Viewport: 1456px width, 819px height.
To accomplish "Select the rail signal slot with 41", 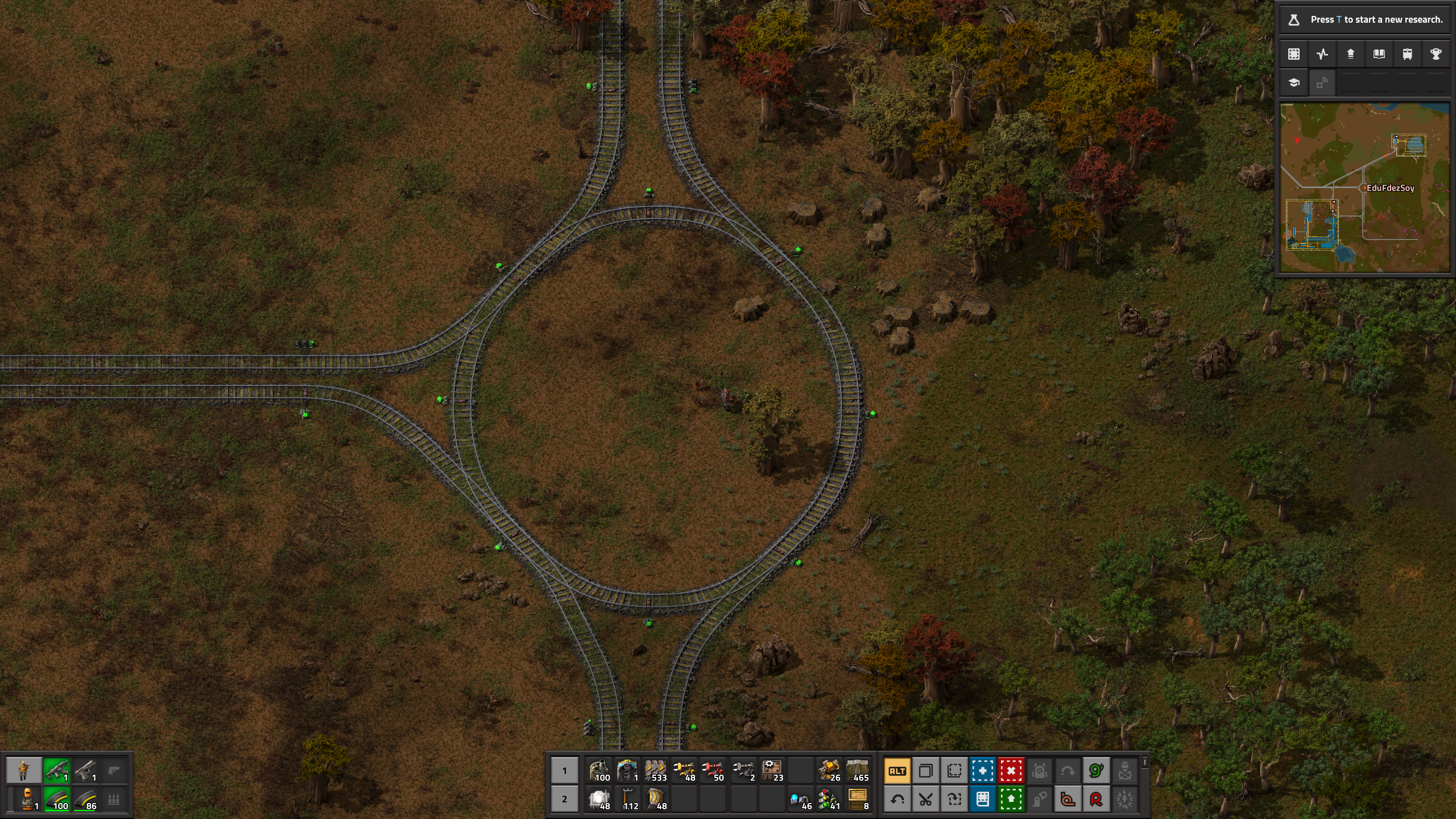I will click(x=829, y=800).
